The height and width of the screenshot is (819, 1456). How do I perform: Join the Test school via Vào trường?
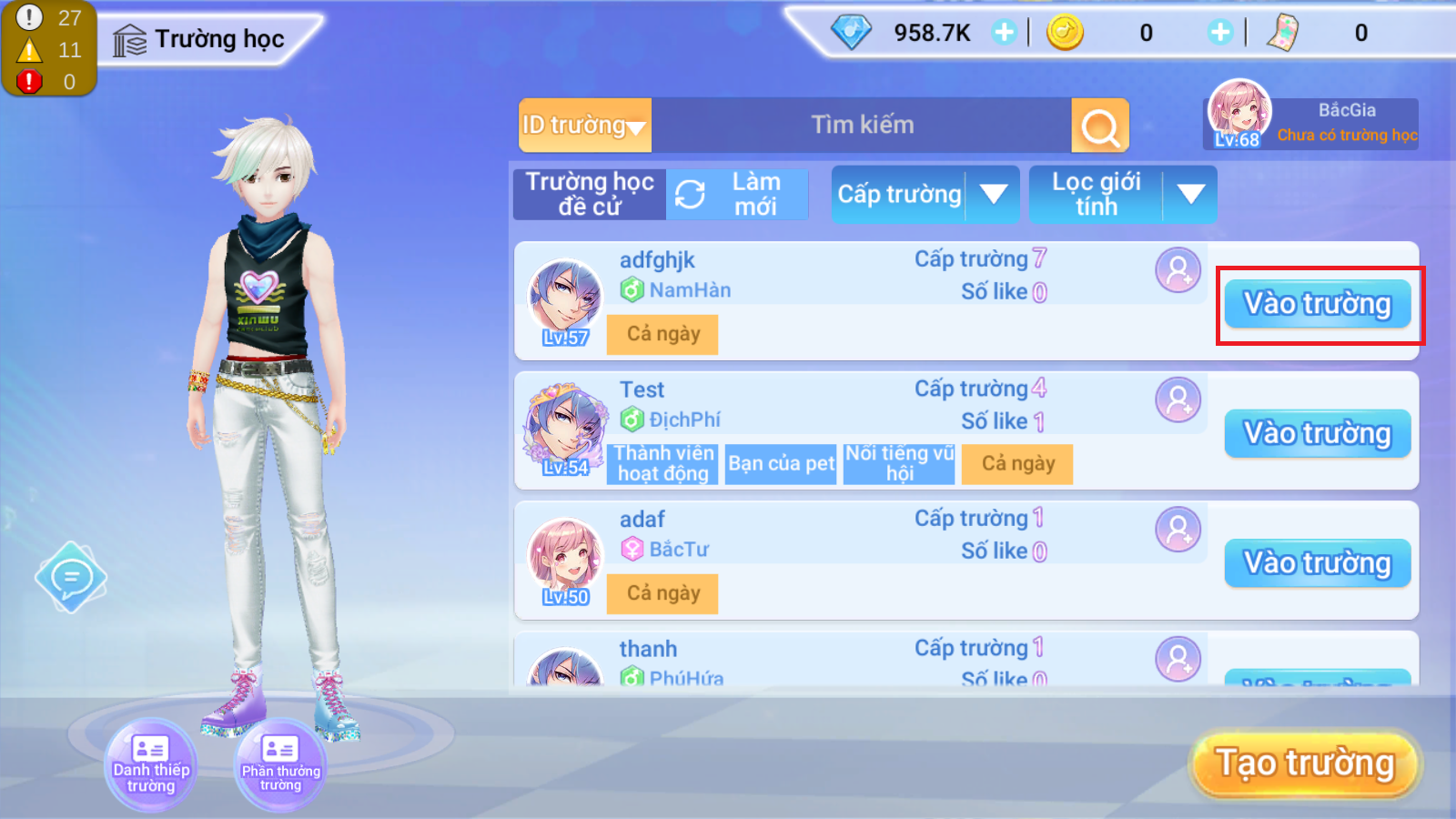1317,434
